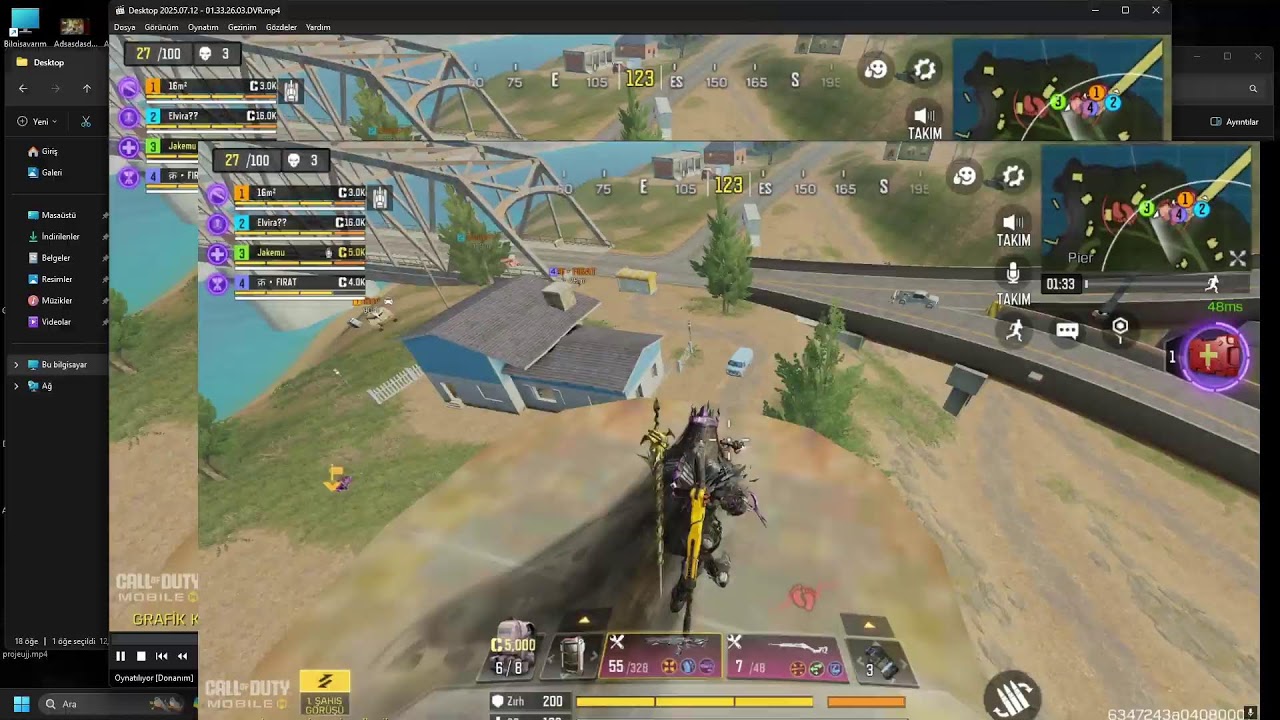This screenshot has height=720, width=1280.
Task: Tap the running man auto-sprint icon
Action: pos(1015,331)
